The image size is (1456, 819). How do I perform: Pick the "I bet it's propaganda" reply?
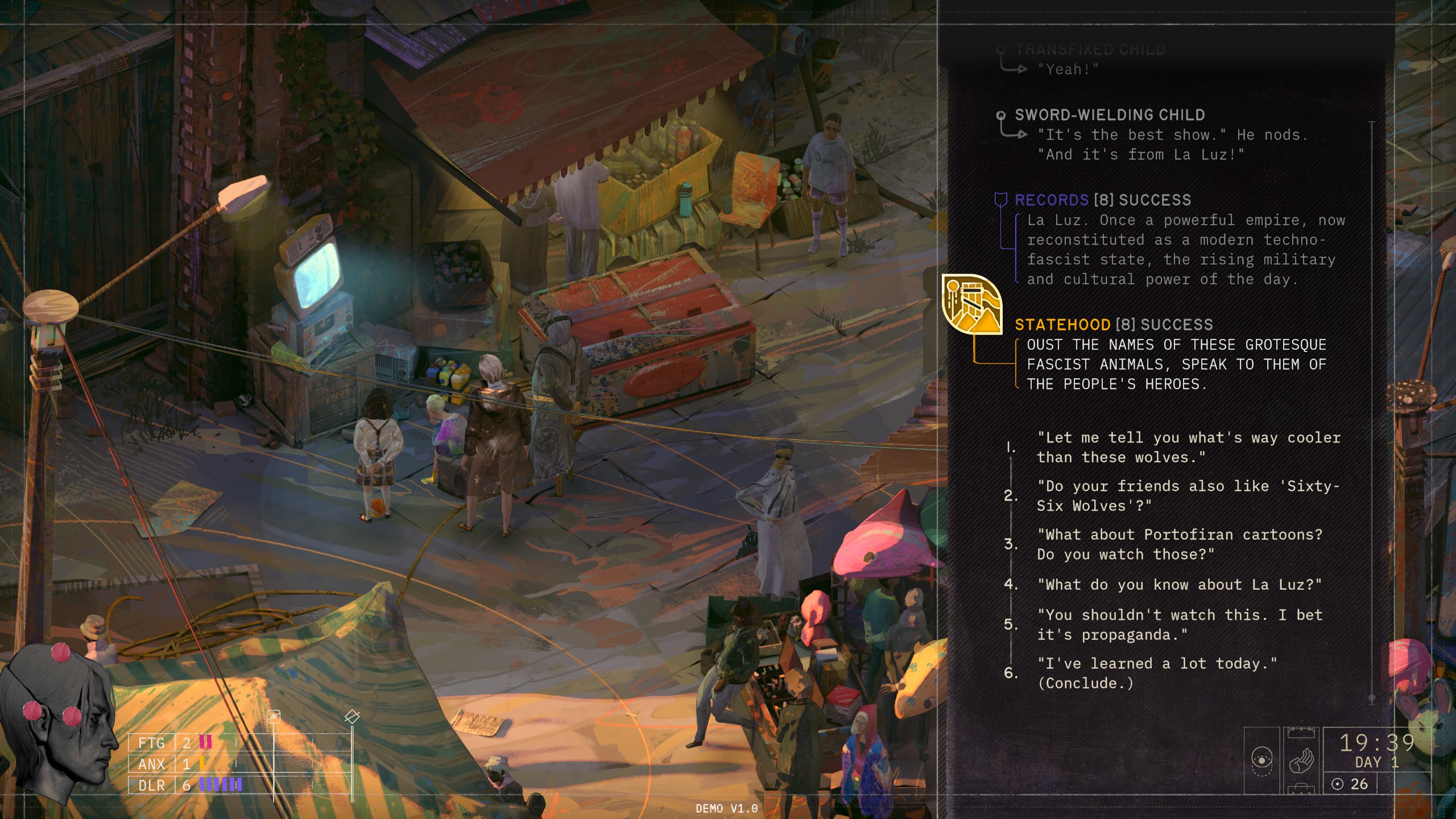[x=1180, y=624]
